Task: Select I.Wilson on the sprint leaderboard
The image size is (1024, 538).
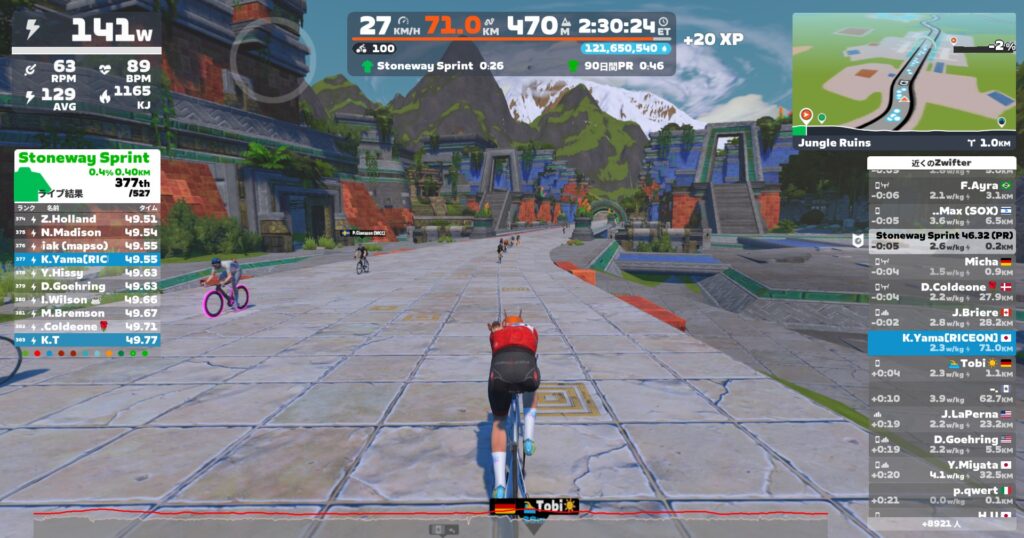Action: coord(87,299)
